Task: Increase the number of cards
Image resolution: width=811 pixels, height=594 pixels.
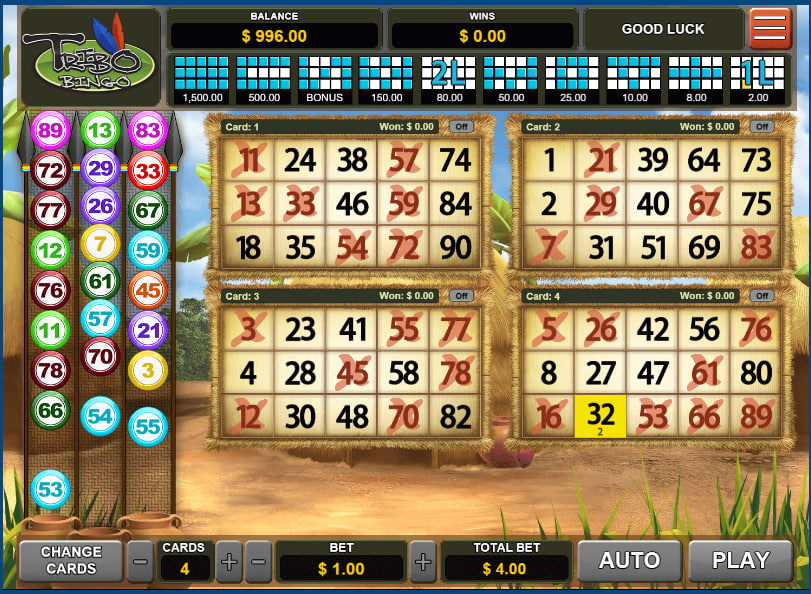Action: [229, 562]
